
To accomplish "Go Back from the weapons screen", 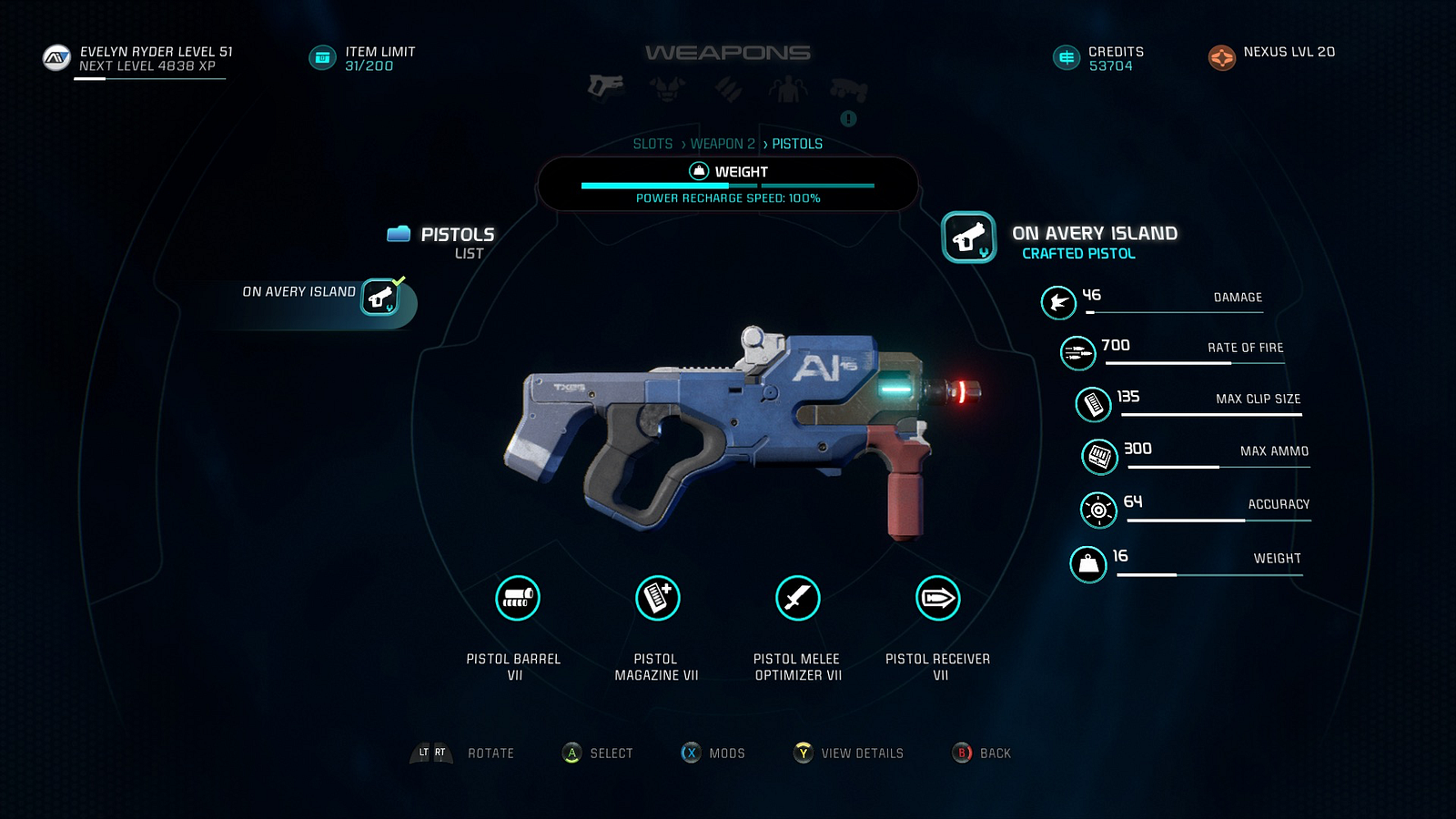I will pos(982,753).
